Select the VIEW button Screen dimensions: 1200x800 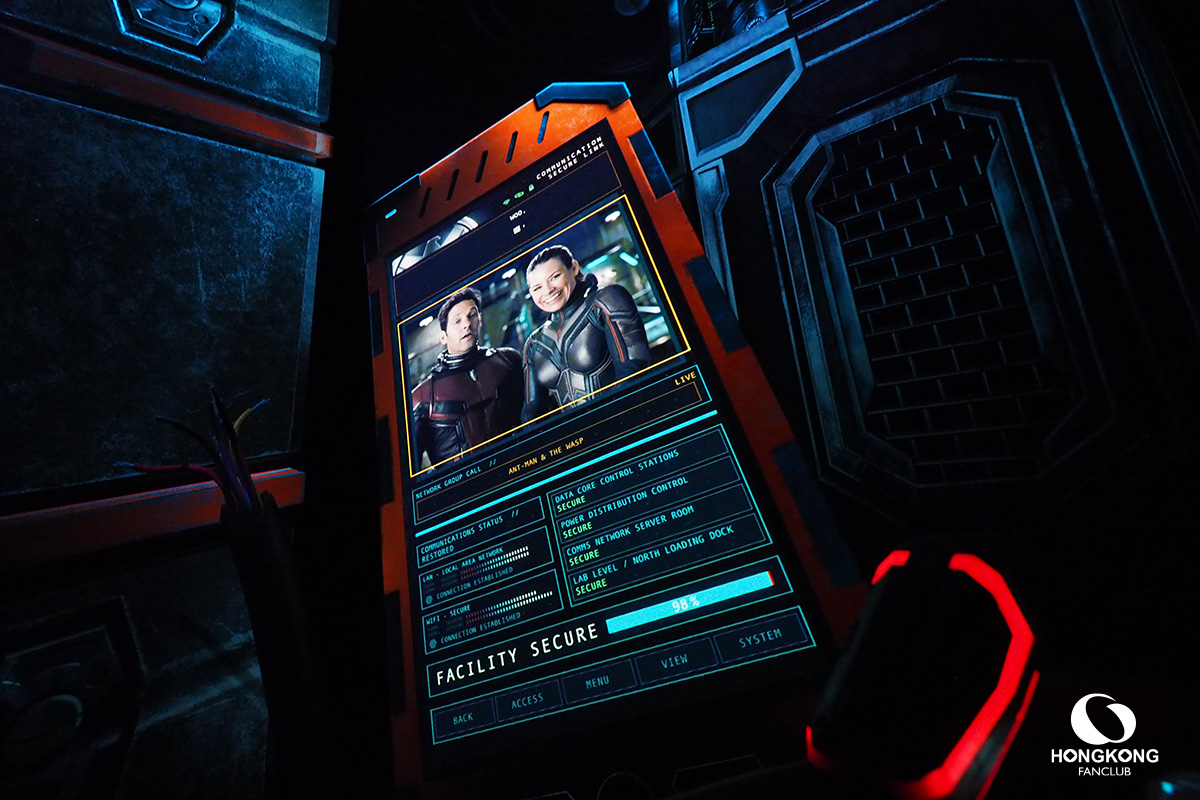(x=675, y=661)
